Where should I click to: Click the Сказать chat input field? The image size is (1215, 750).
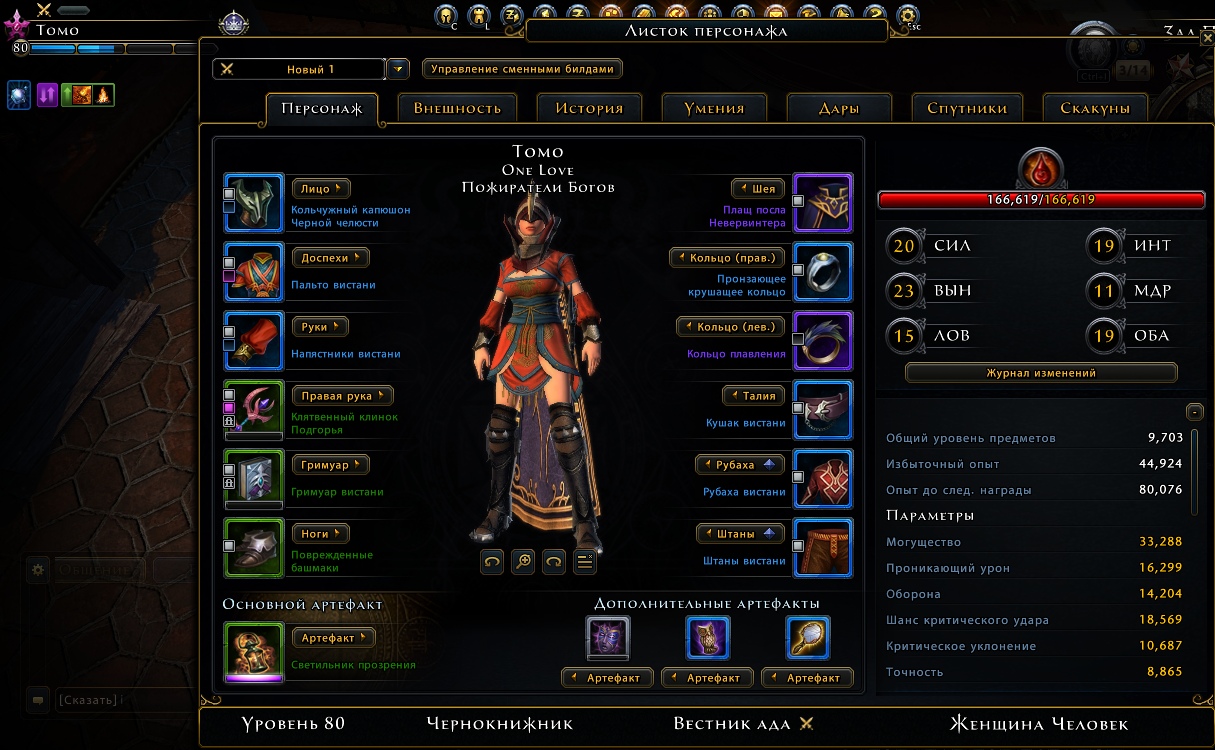pos(120,700)
